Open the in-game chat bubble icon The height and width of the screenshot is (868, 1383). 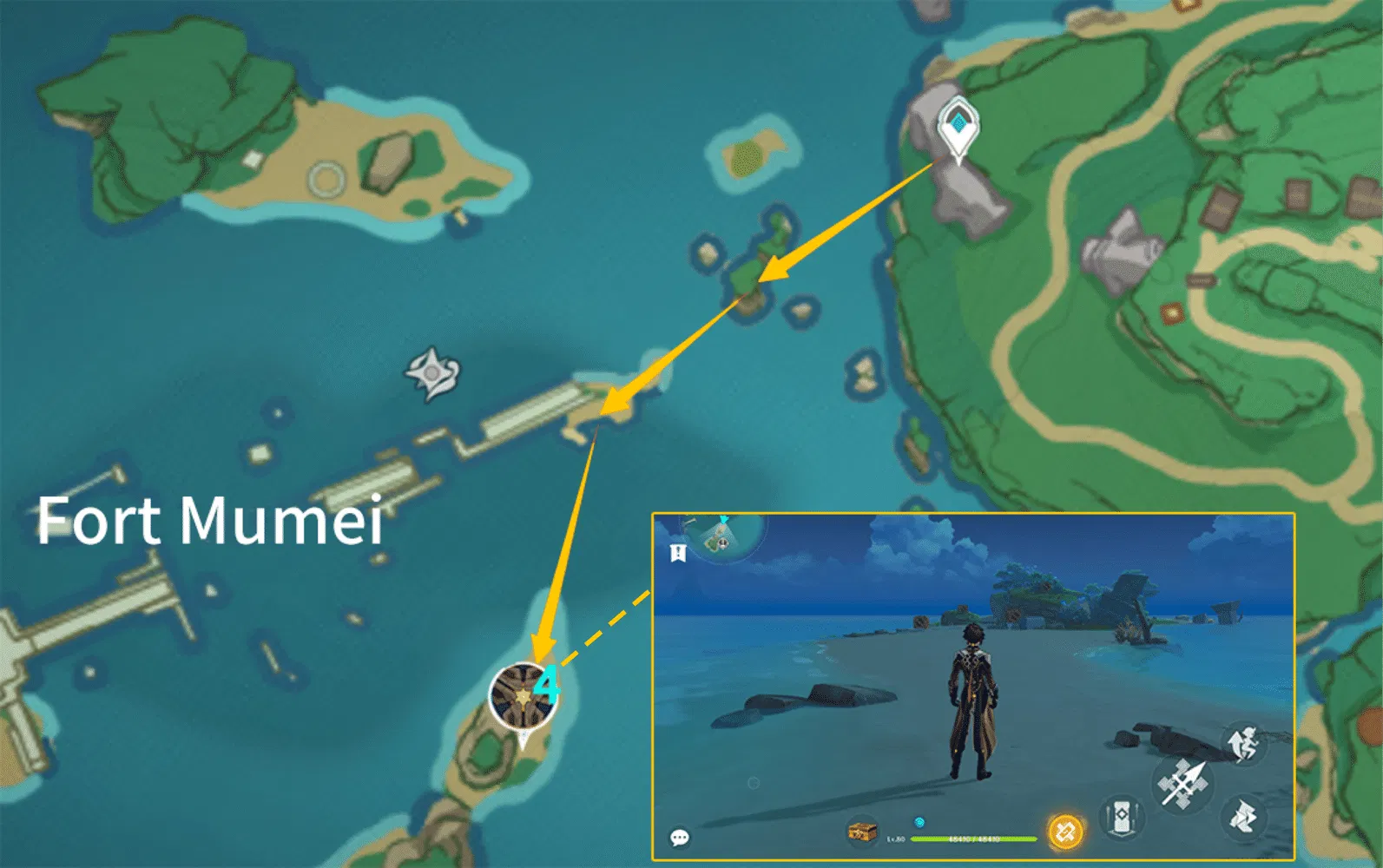pos(680,835)
